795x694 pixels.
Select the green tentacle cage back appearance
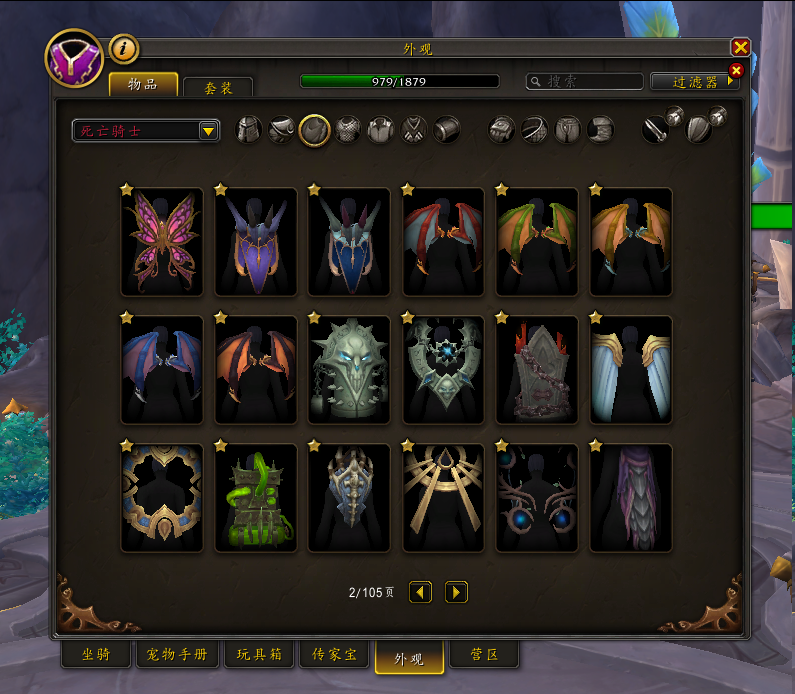255,498
